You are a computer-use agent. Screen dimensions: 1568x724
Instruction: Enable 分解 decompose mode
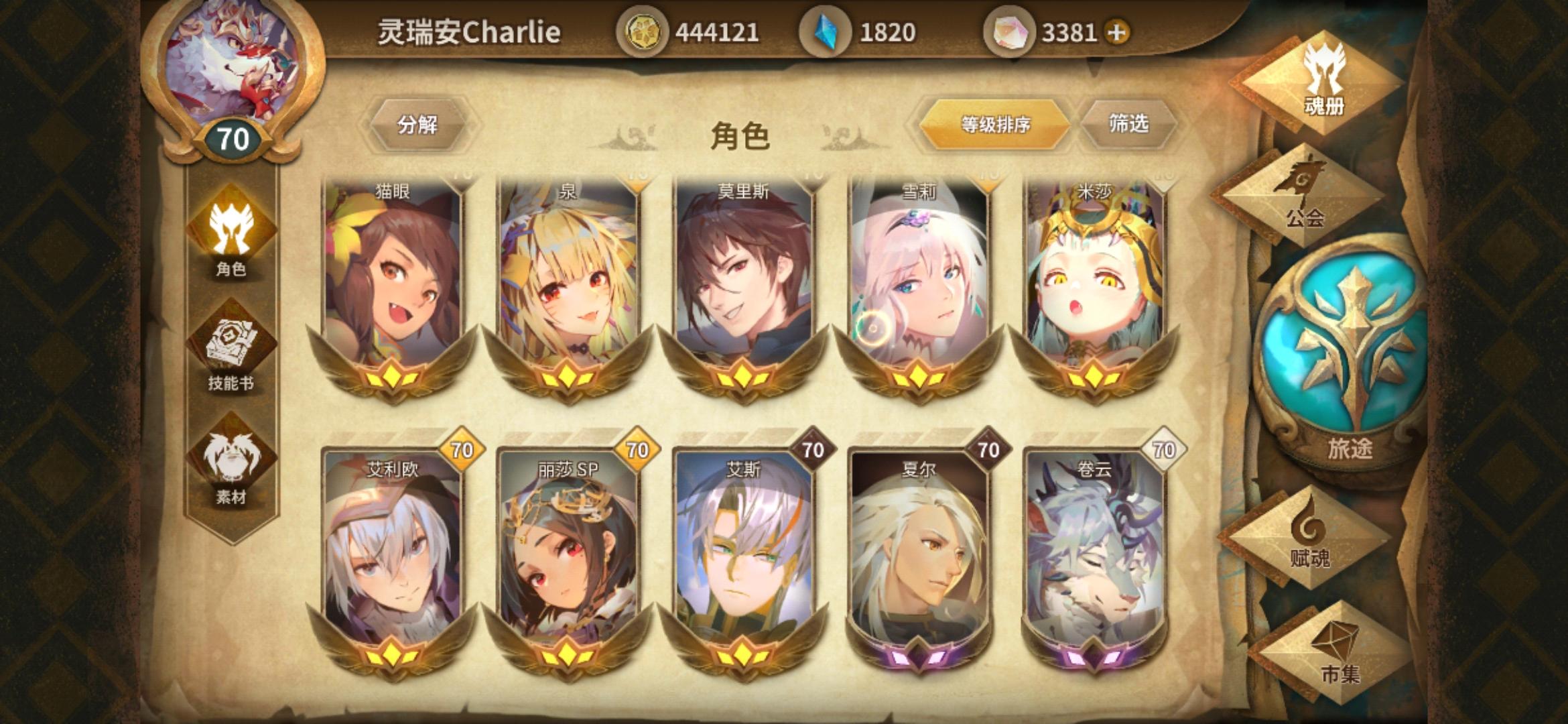click(x=419, y=125)
